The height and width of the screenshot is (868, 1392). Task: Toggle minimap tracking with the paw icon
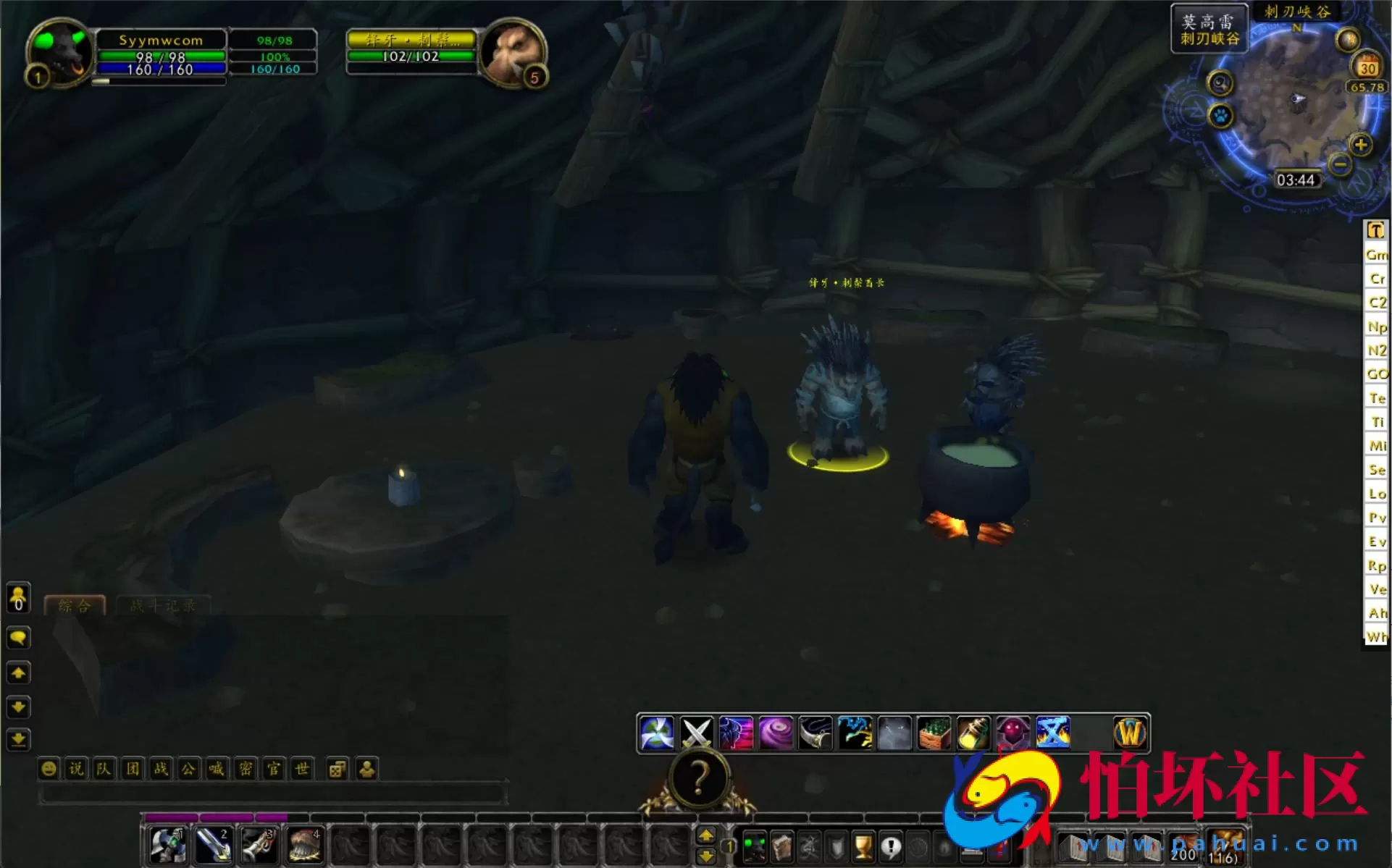click(1220, 116)
